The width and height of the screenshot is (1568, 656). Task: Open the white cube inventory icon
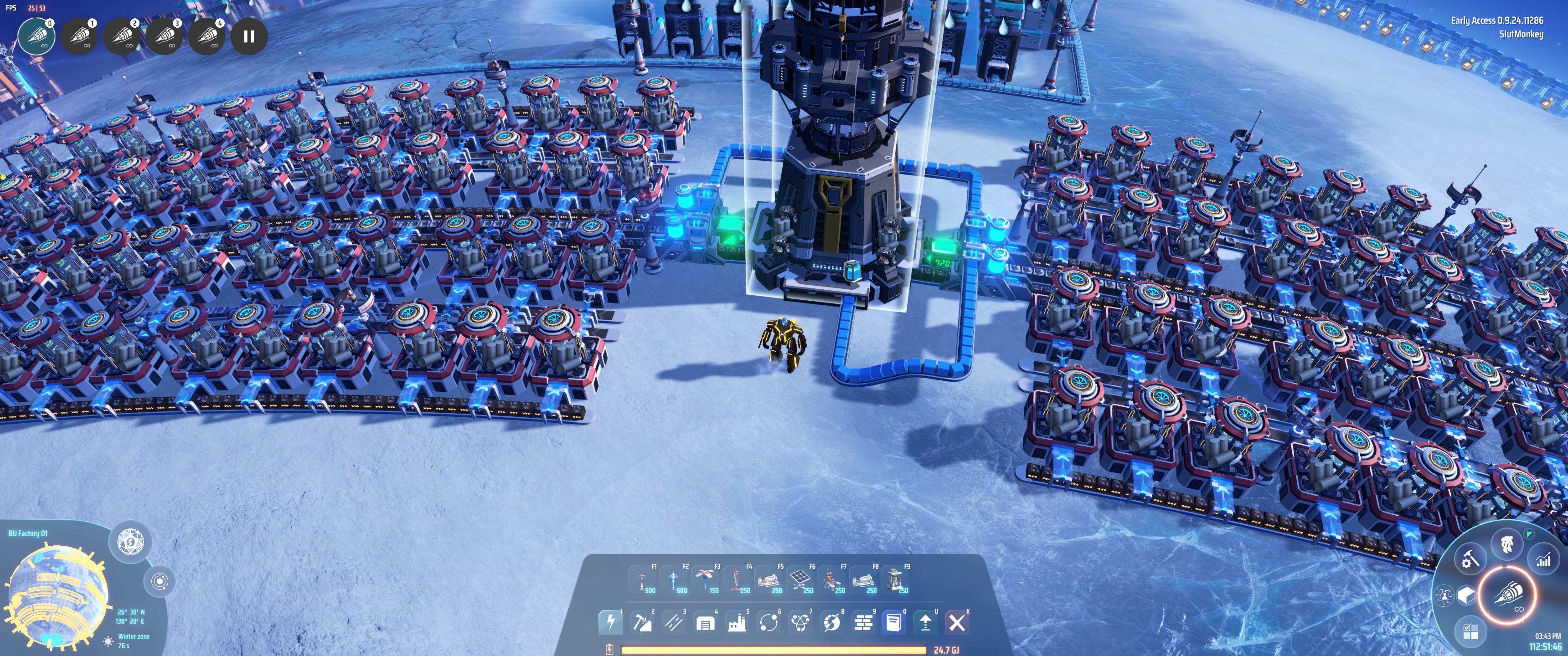(x=1466, y=594)
